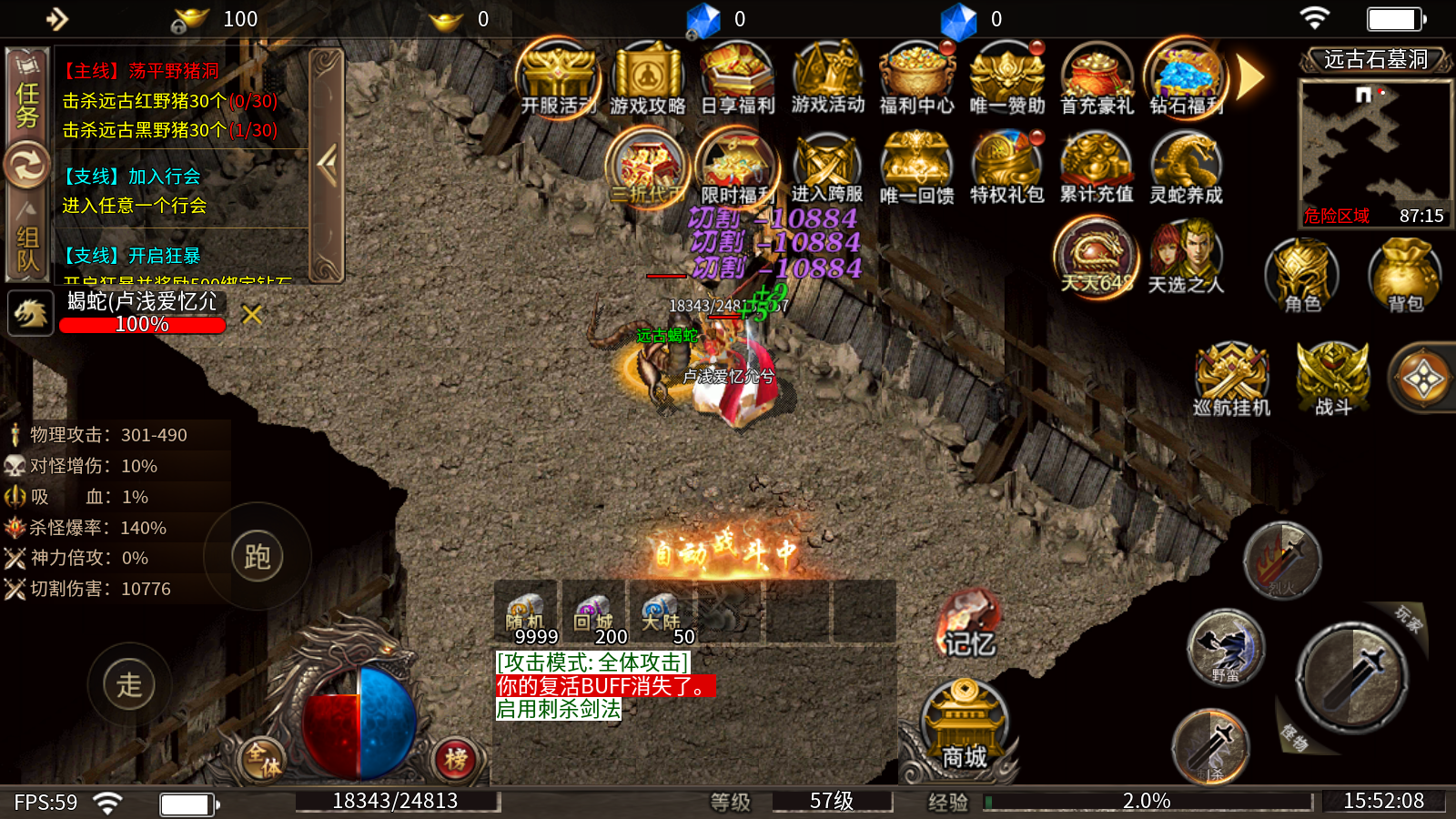Close the 蝎蛇 target frame
The height and width of the screenshot is (819, 1456).
[252, 315]
